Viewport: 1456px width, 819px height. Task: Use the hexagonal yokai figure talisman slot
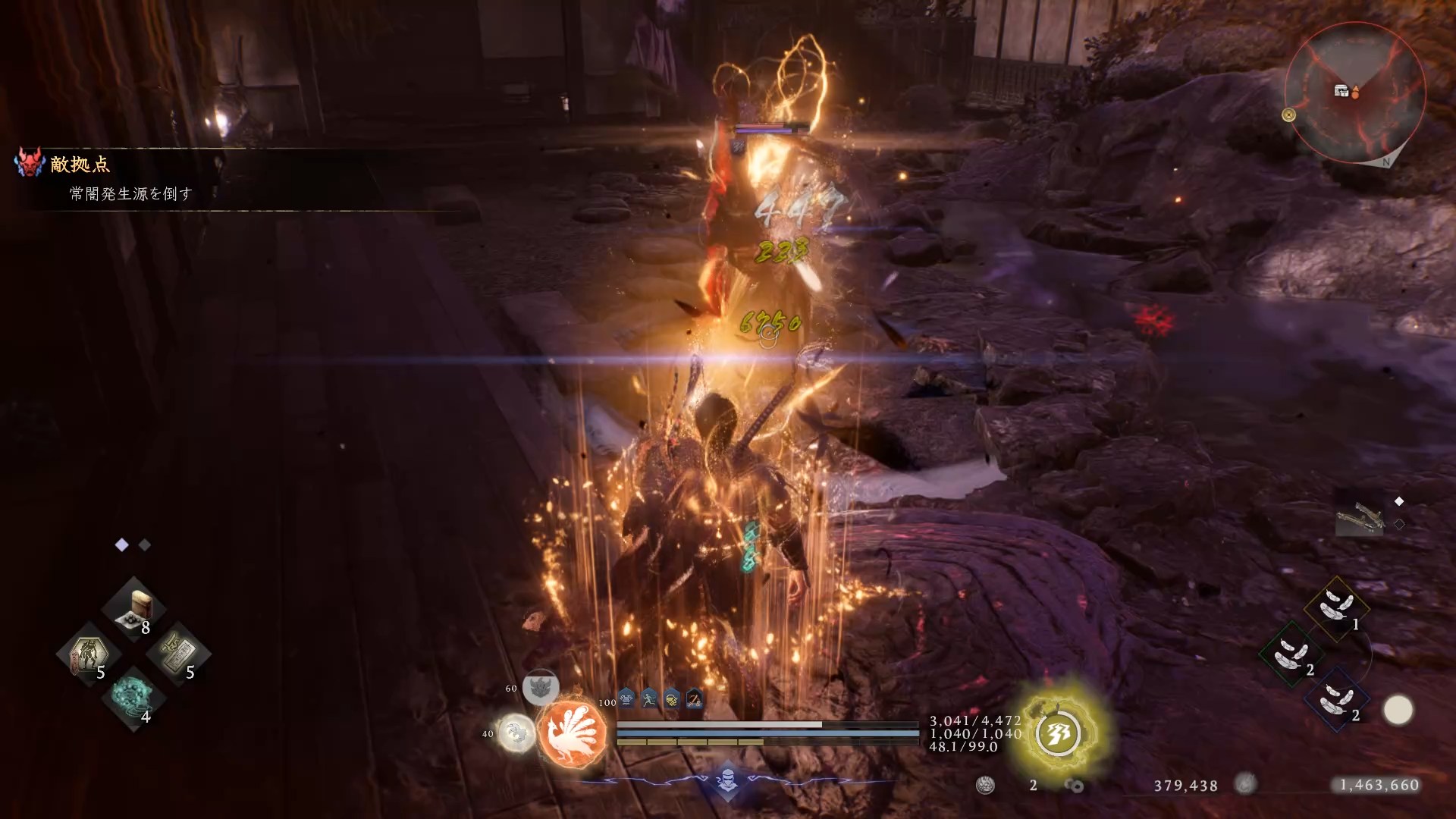click(x=89, y=653)
